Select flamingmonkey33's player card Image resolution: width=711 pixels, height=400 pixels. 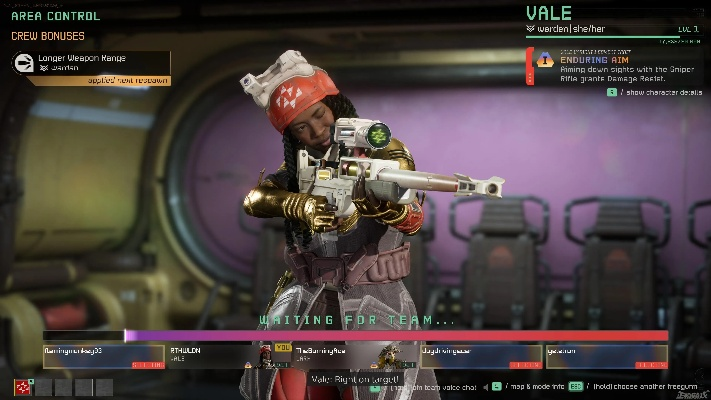[103, 357]
